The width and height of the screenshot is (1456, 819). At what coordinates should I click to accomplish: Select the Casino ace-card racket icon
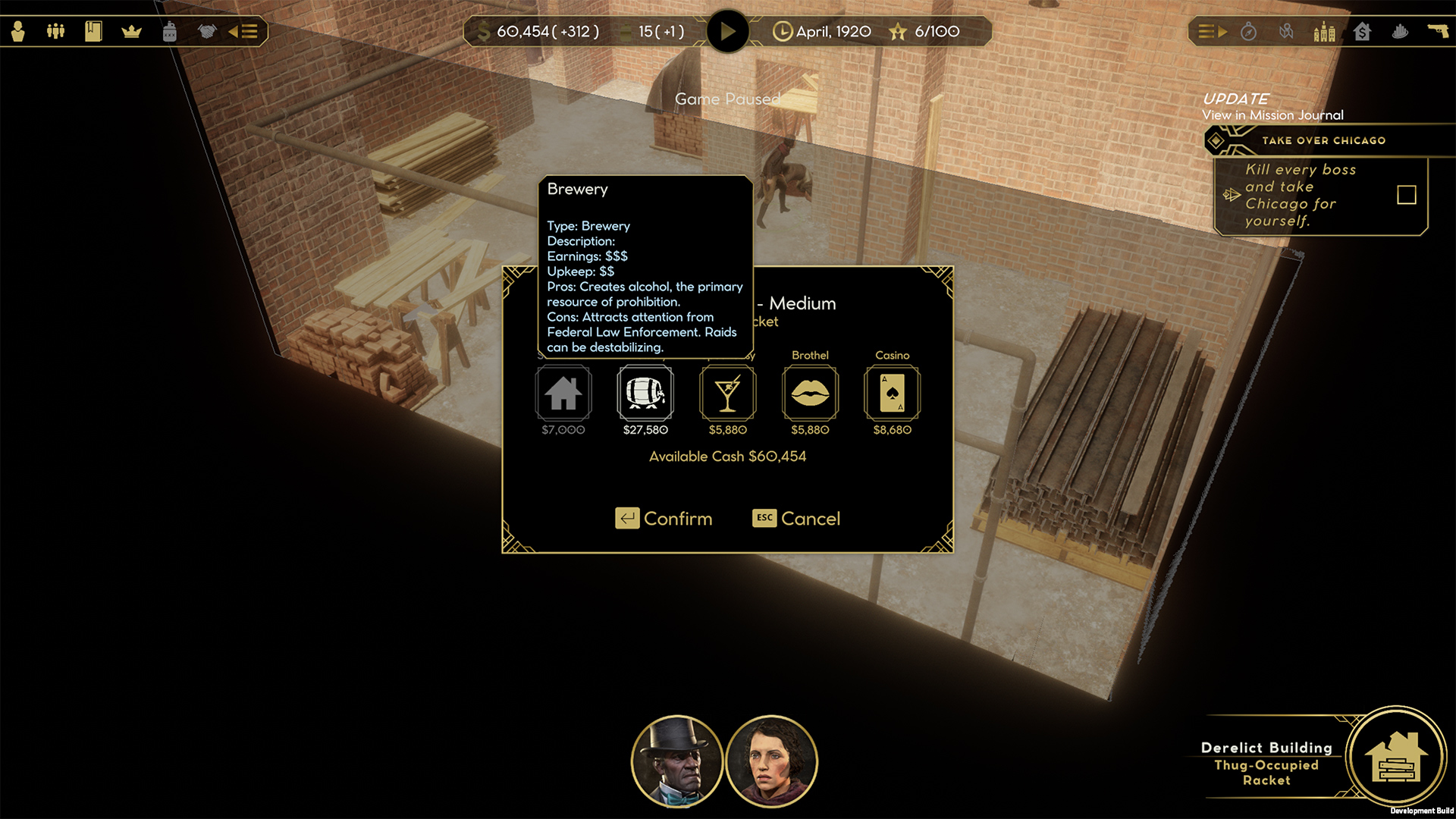(892, 393)
